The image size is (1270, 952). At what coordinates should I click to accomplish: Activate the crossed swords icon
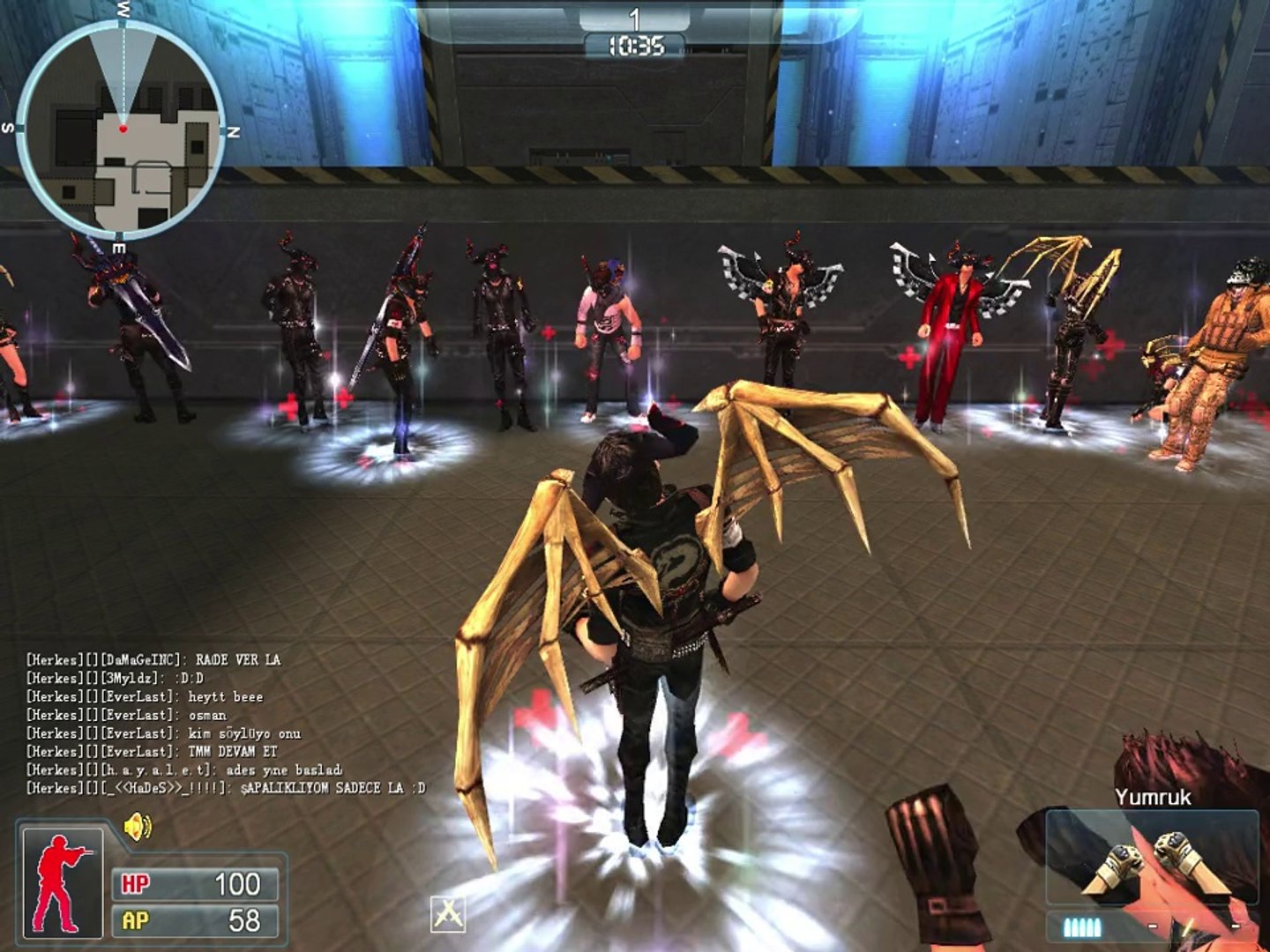pyautogui.click(x=447, y=913)
